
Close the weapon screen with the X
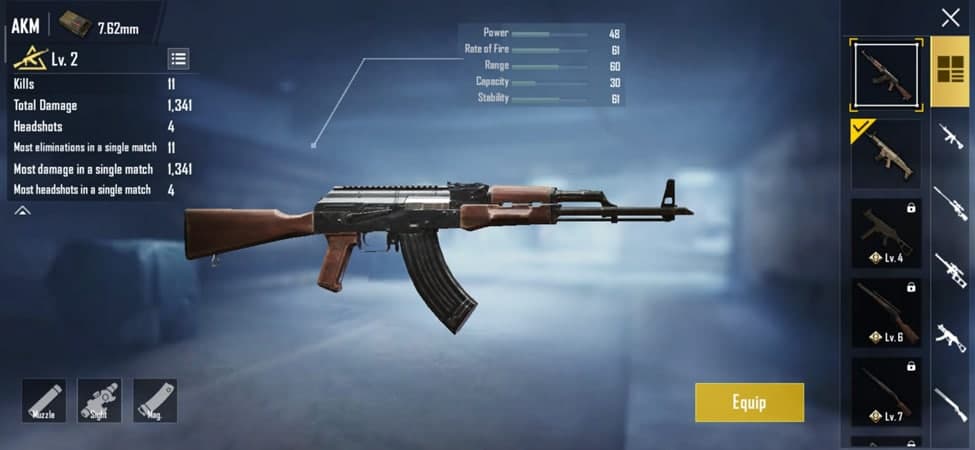tap(950, 17)
